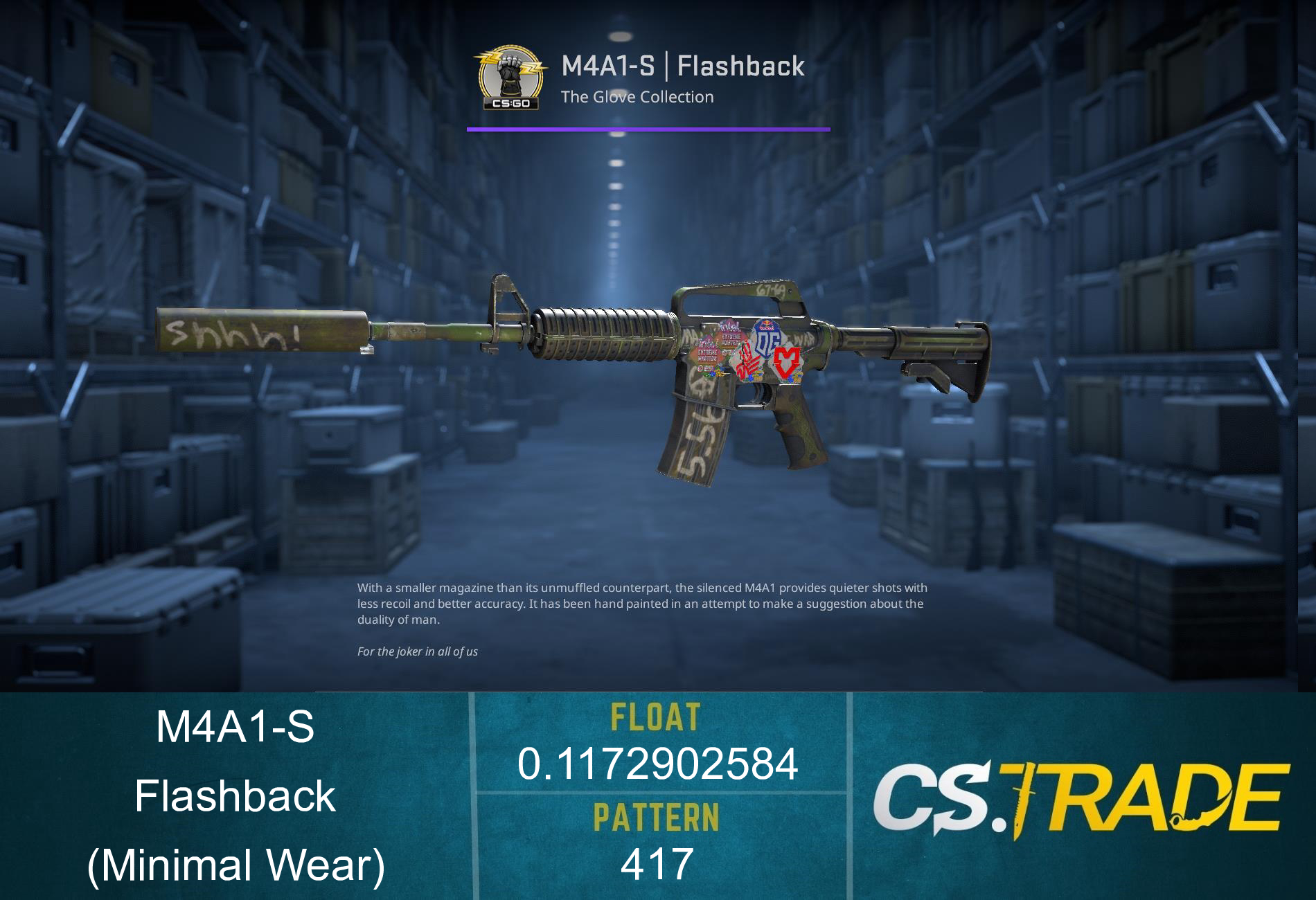Click the Red Bull logo atop the OG sticker
Screen dimensions: 1316x900
click(x=765, y=325)
